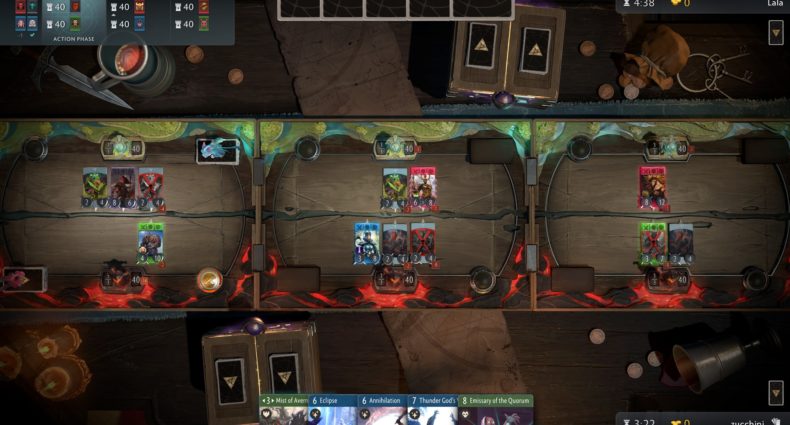
Task: Inspect the opponent's deck book at the top
Action: (503, 53)
